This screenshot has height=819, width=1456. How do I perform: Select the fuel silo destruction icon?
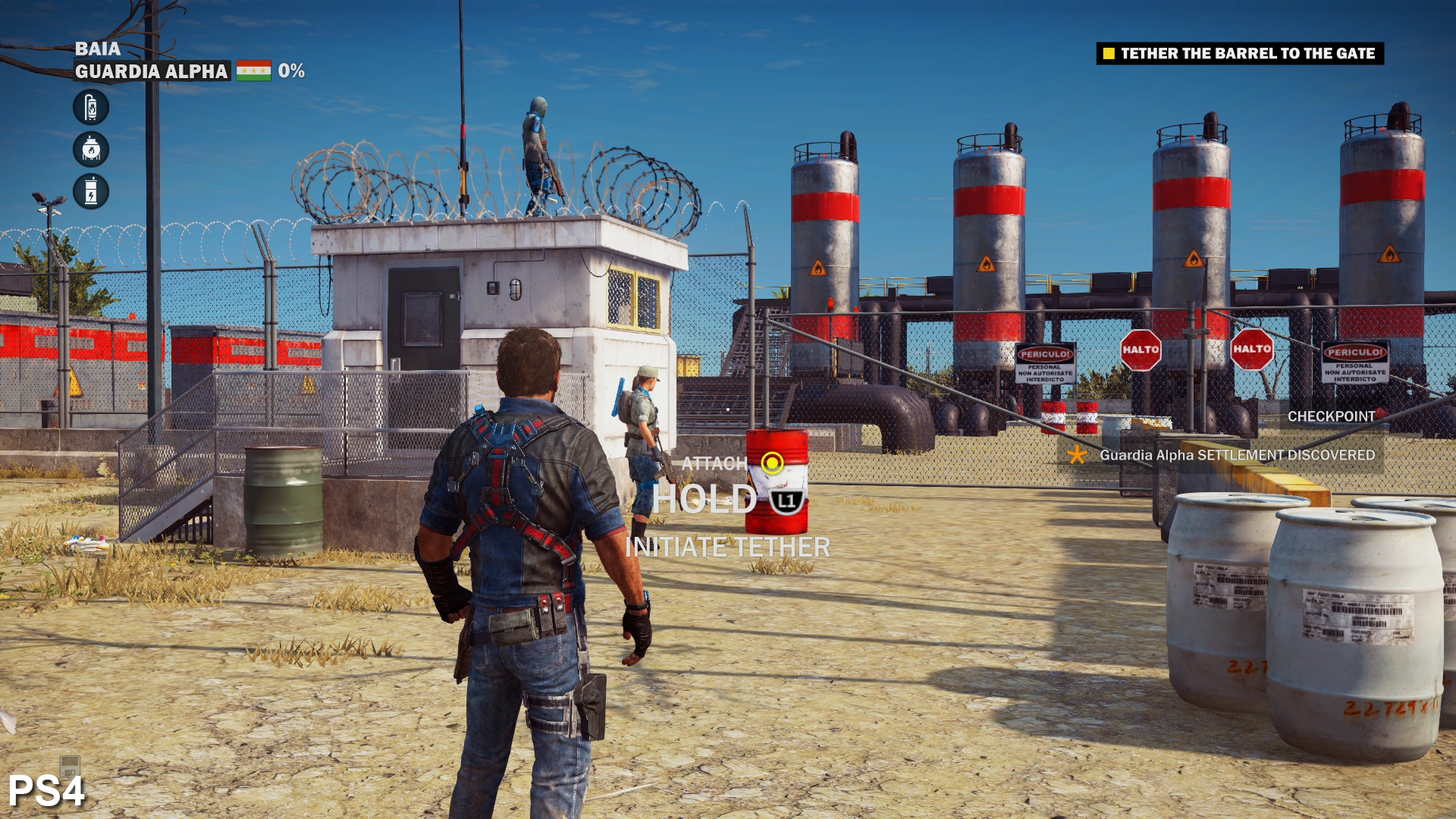click(89, 108)
